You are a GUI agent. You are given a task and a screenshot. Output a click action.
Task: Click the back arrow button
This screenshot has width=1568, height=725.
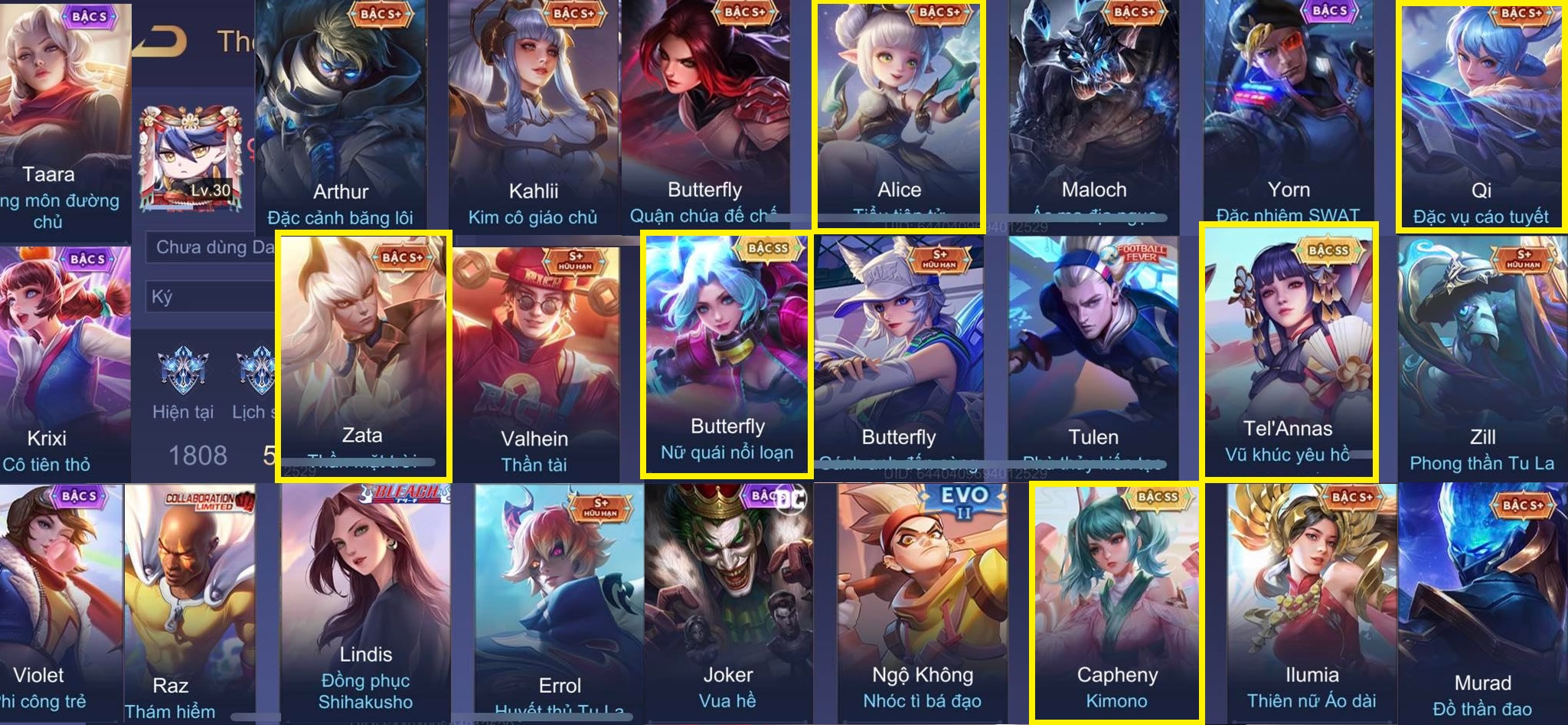161,41
